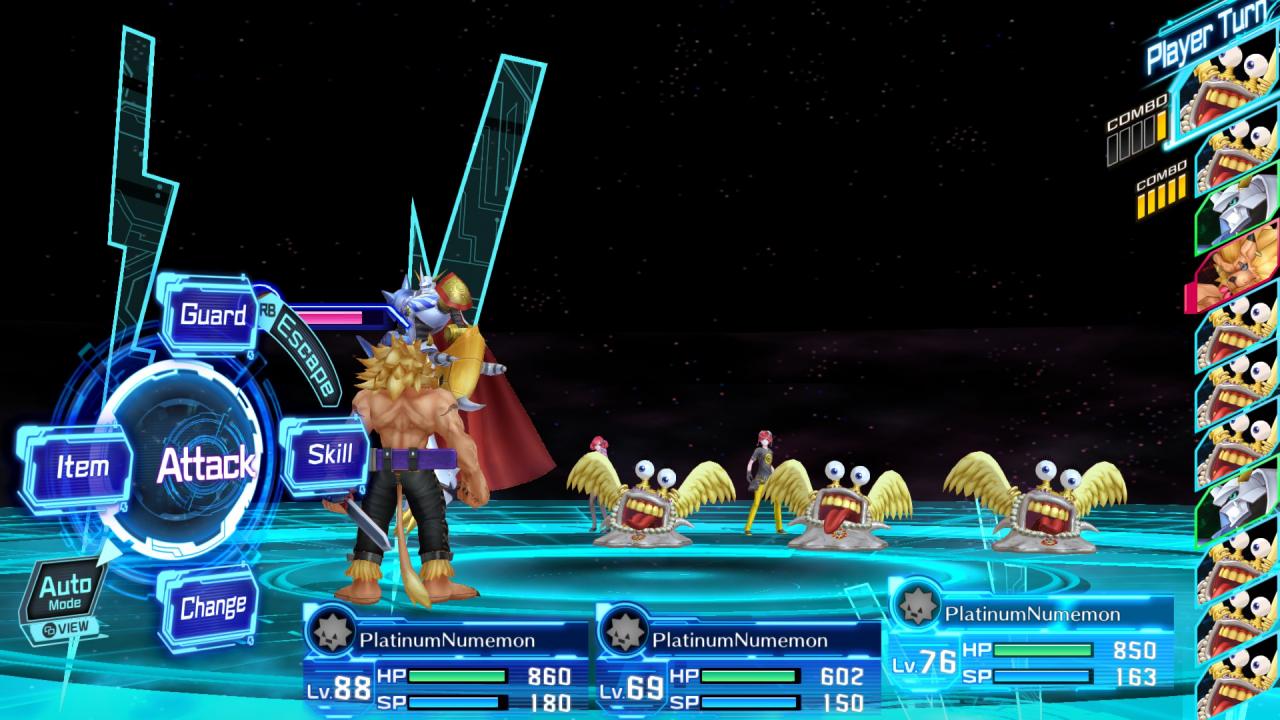The width and height of the screenshot is (1280, 720).
Task: Choose the Change command
Action: tap(212, 607)
